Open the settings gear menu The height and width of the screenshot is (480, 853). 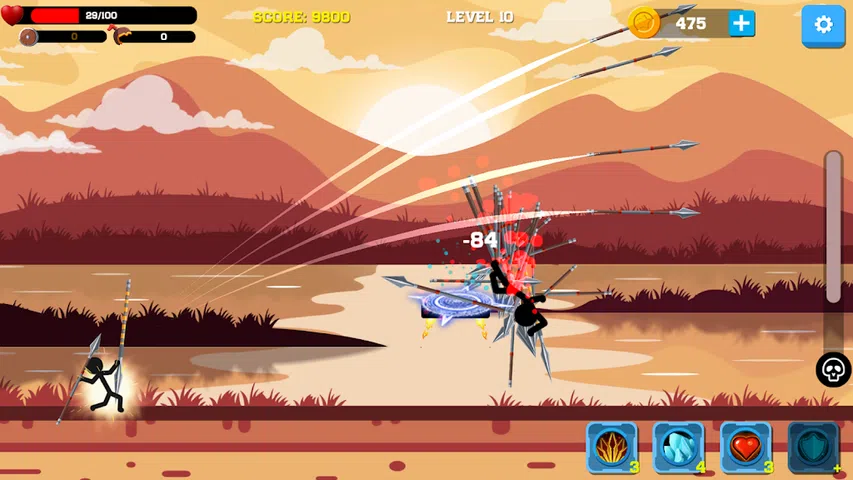click(824, 25)
